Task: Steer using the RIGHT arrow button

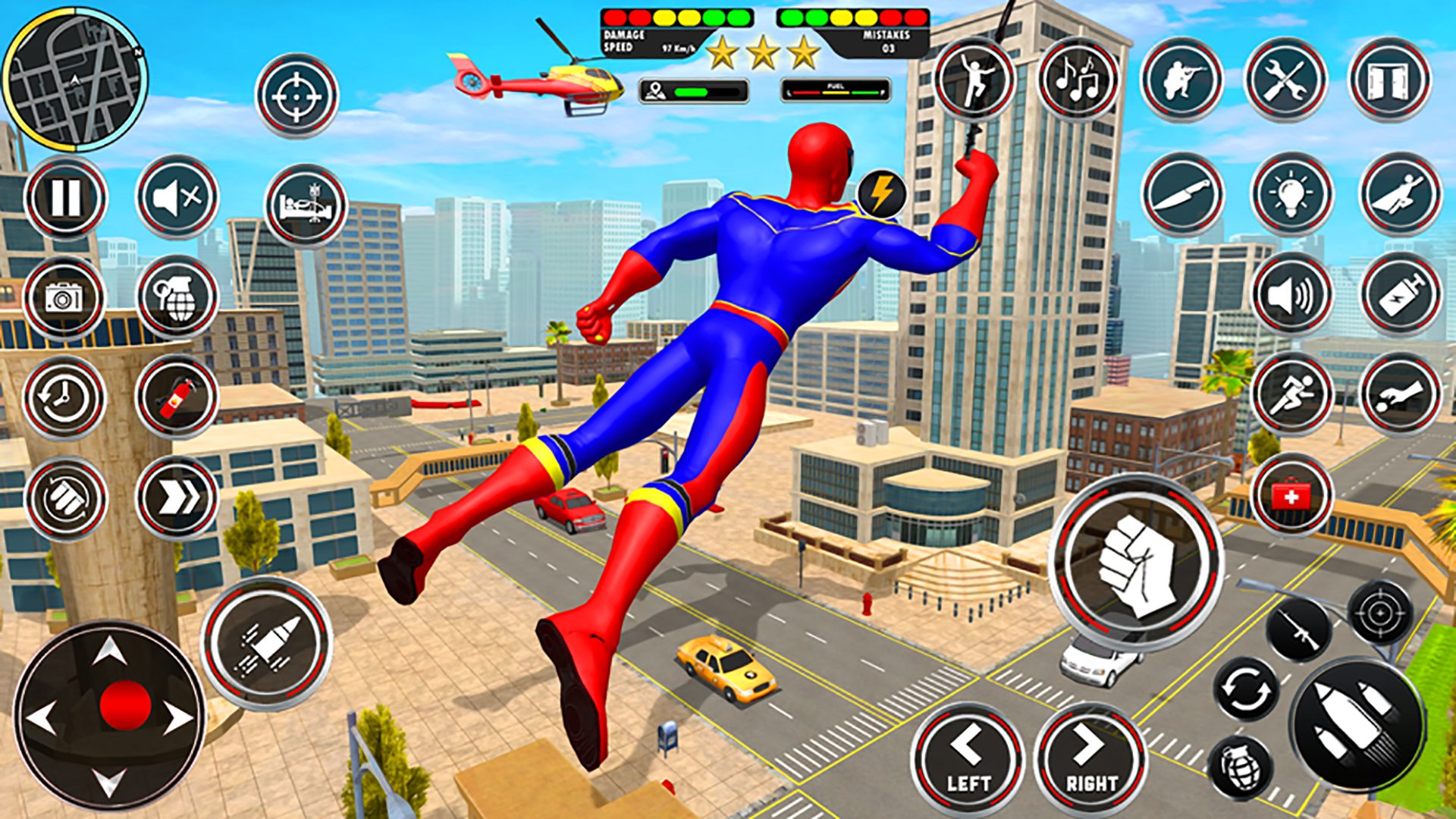Action: (x=1090, y=760)
